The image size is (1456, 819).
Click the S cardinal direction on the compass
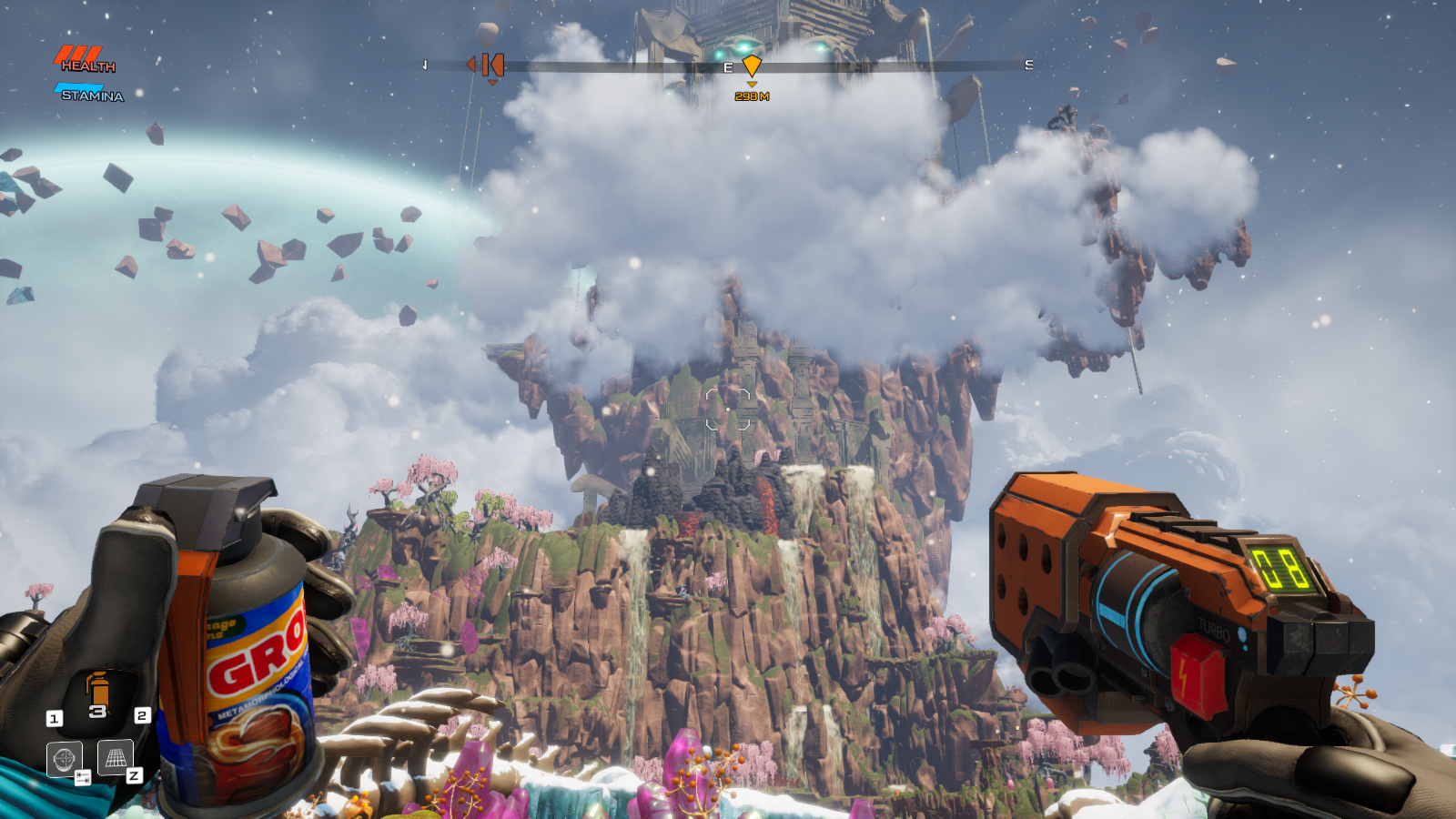coord(1028,65)
